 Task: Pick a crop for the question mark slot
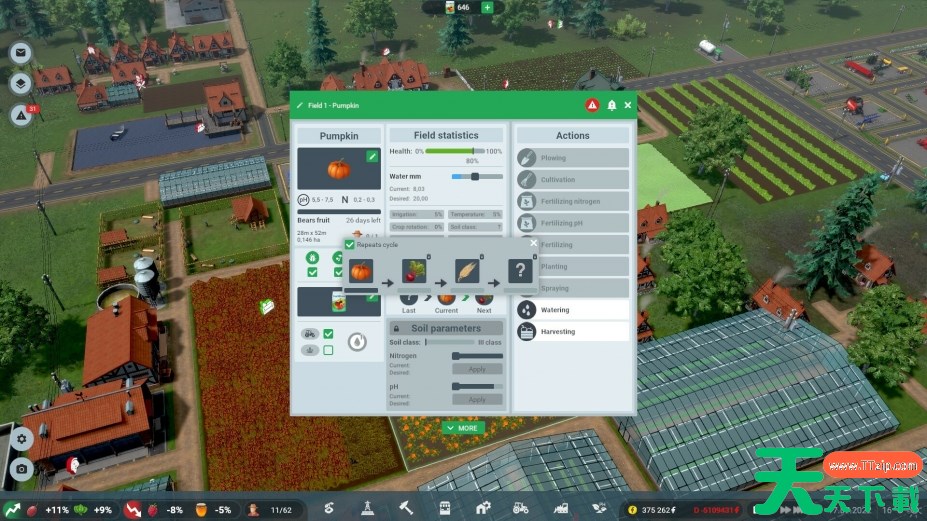pyautogui.click(x=520, y=271)
